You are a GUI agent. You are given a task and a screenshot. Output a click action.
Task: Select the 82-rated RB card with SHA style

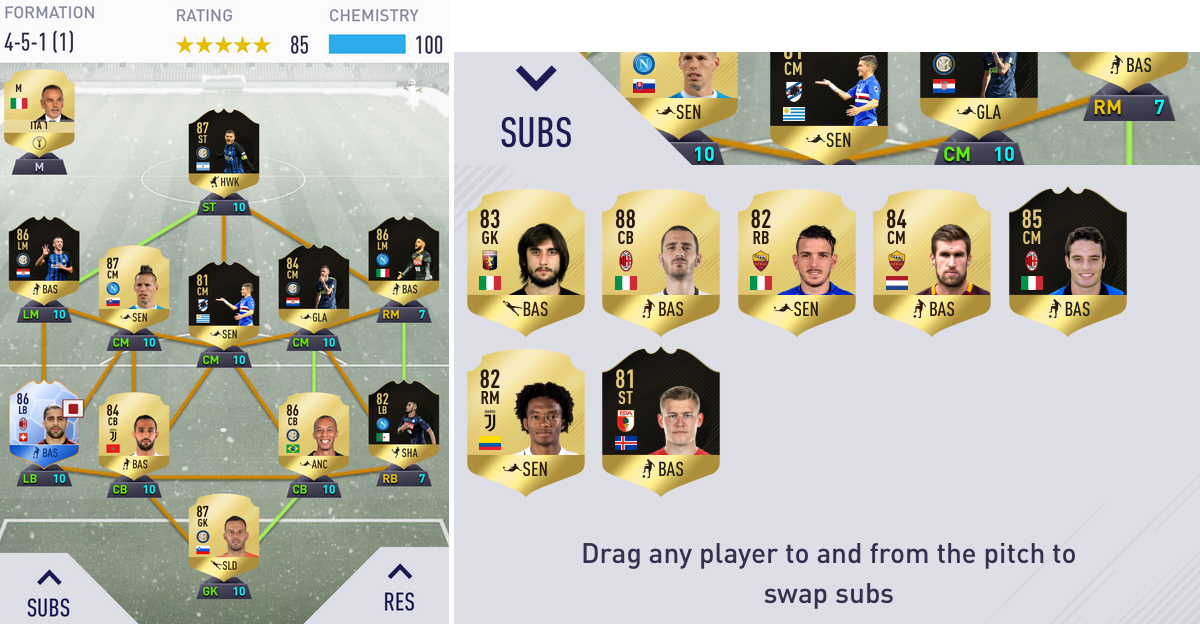click(x=403, y=424)
